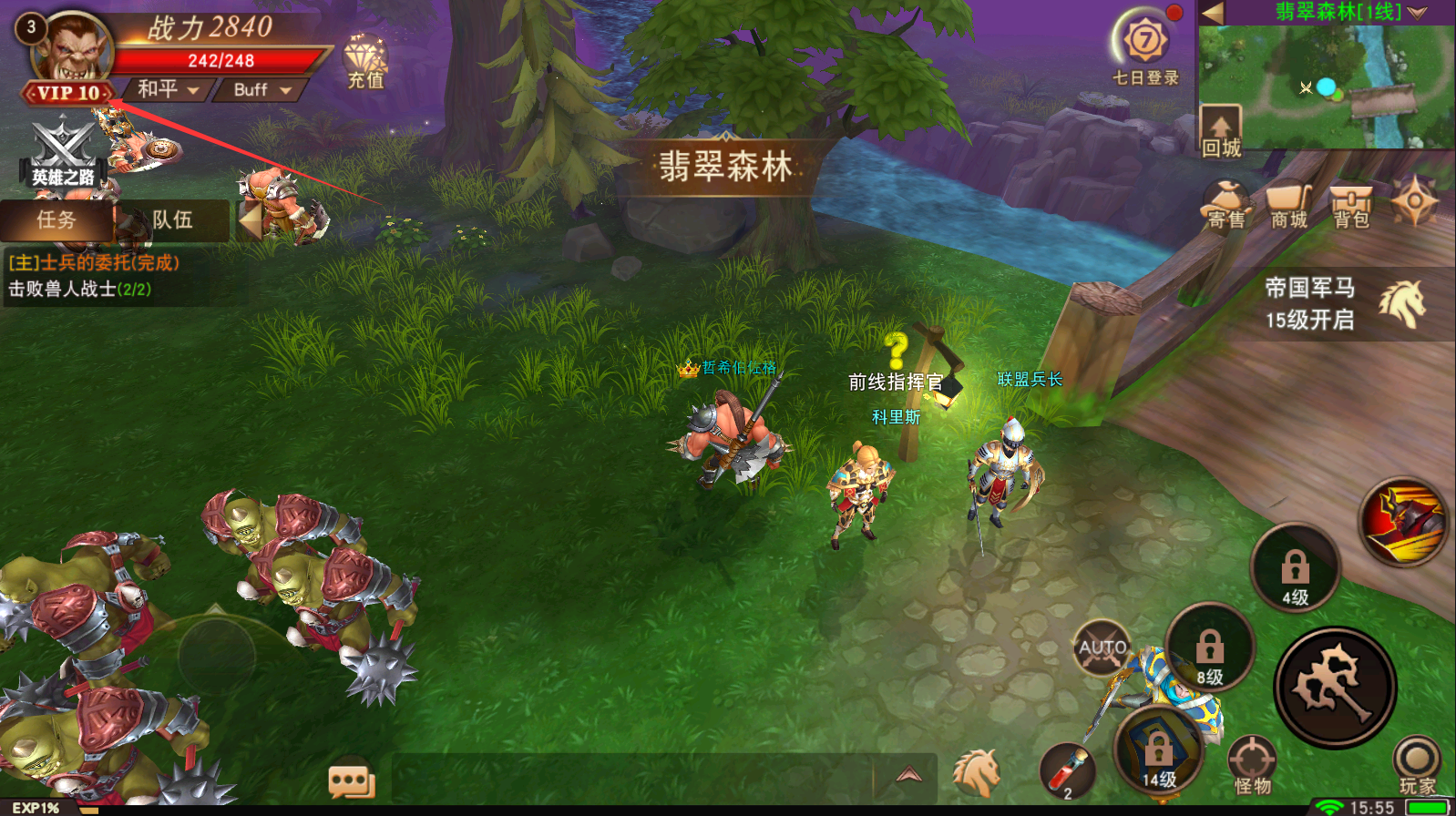Open the 寄售 consignment market
This screenshot has width=1456, height=816.
coord(1225,204)
